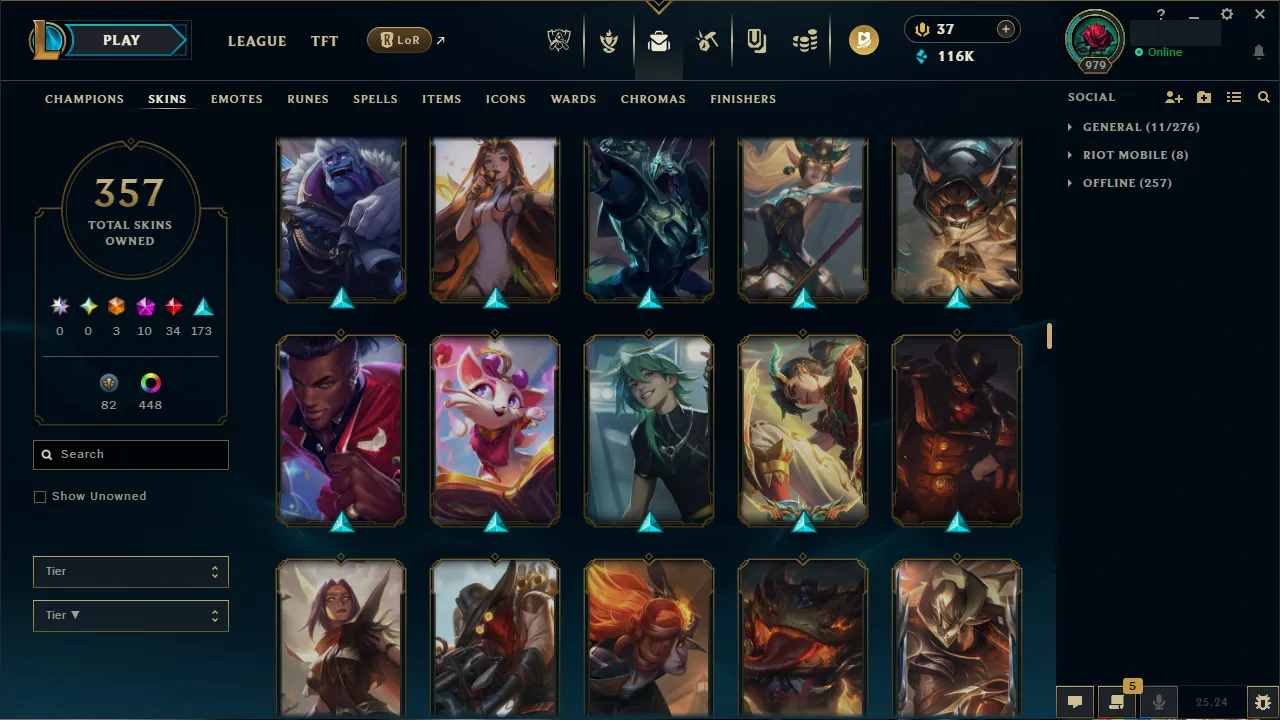Open Legends of Runeterra via LoR button

coord(399,40)
